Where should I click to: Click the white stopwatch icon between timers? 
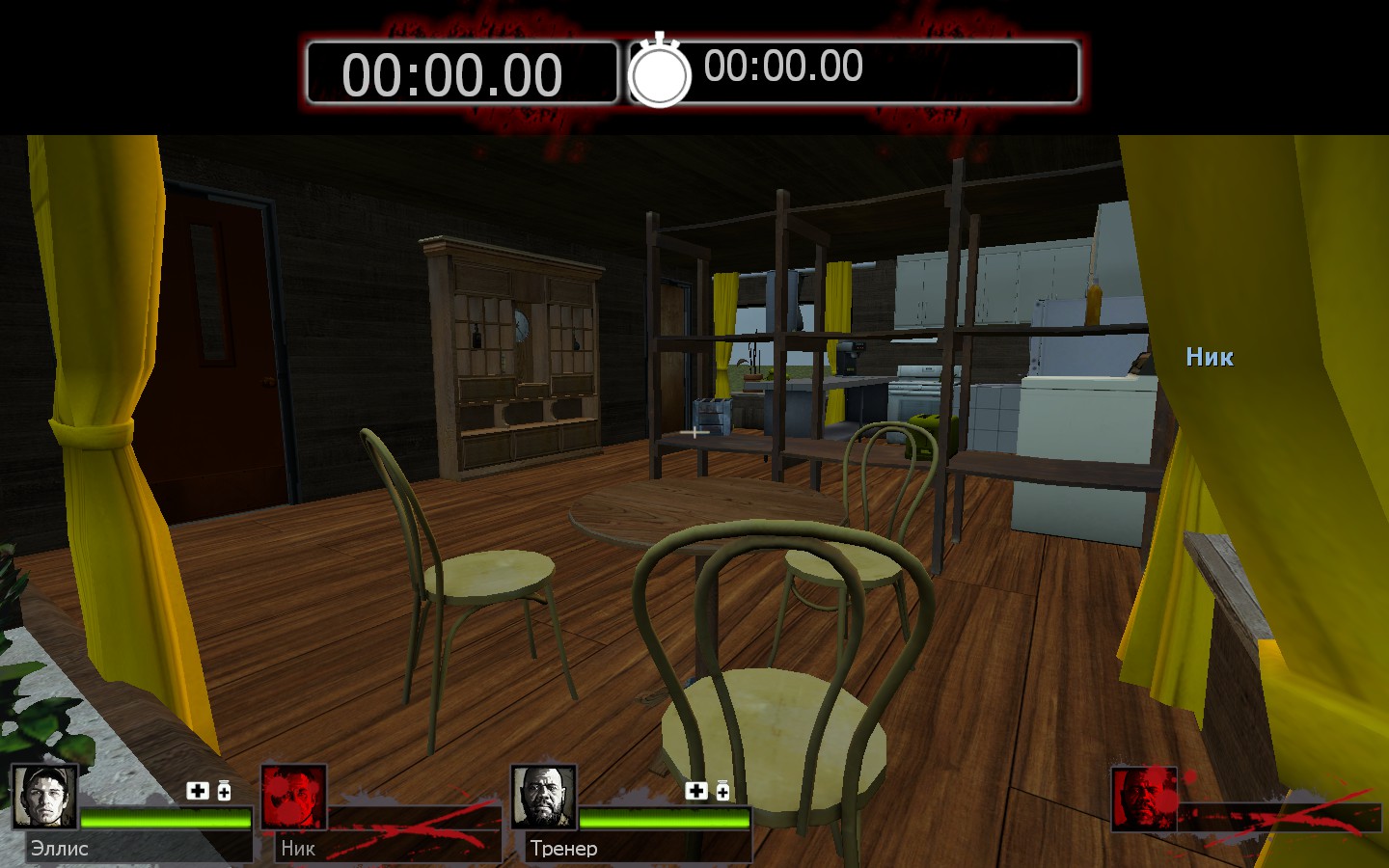(x=660, y=71)
